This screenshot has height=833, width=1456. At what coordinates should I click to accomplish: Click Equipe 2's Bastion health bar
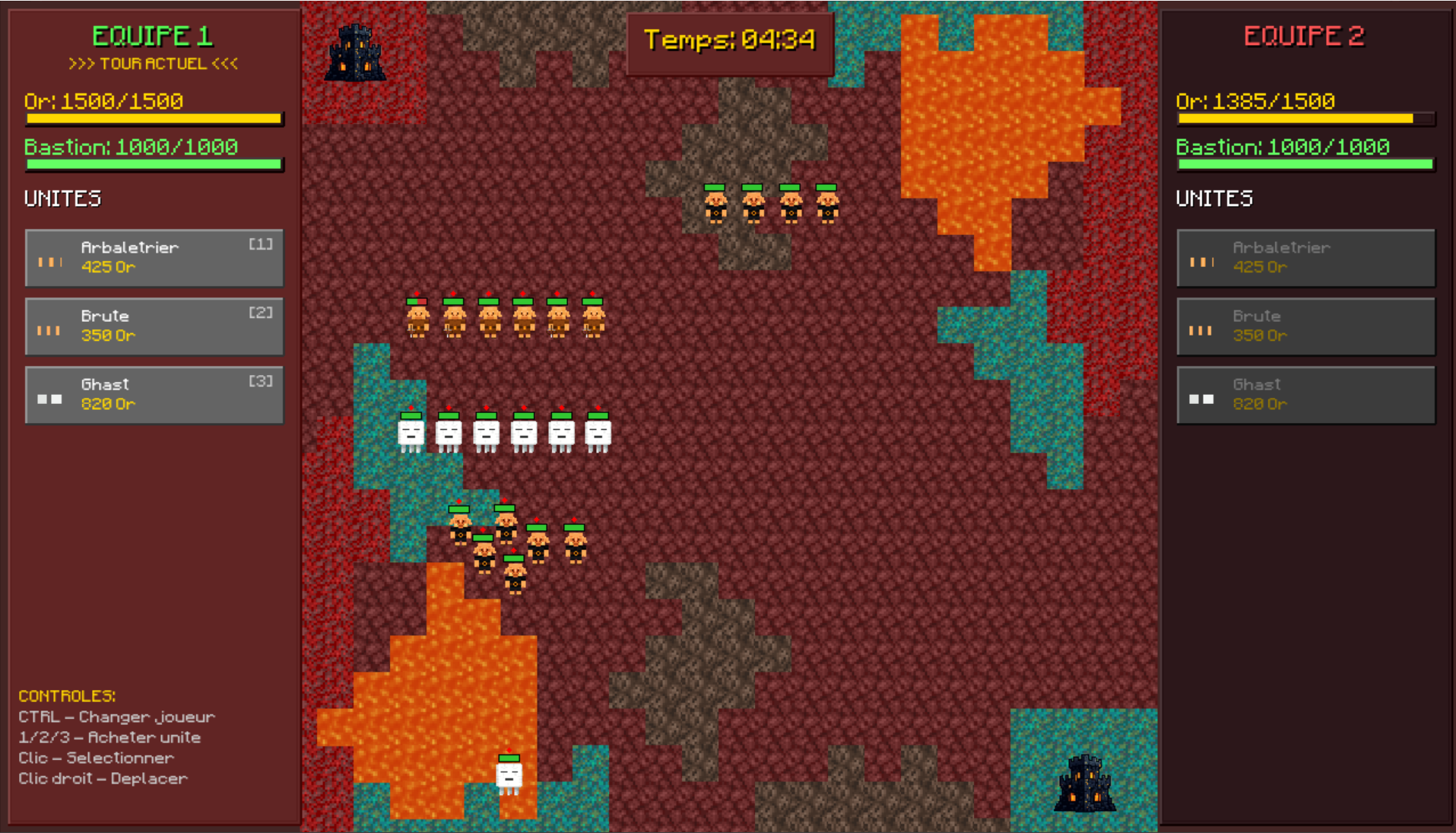coord(1304,164)
